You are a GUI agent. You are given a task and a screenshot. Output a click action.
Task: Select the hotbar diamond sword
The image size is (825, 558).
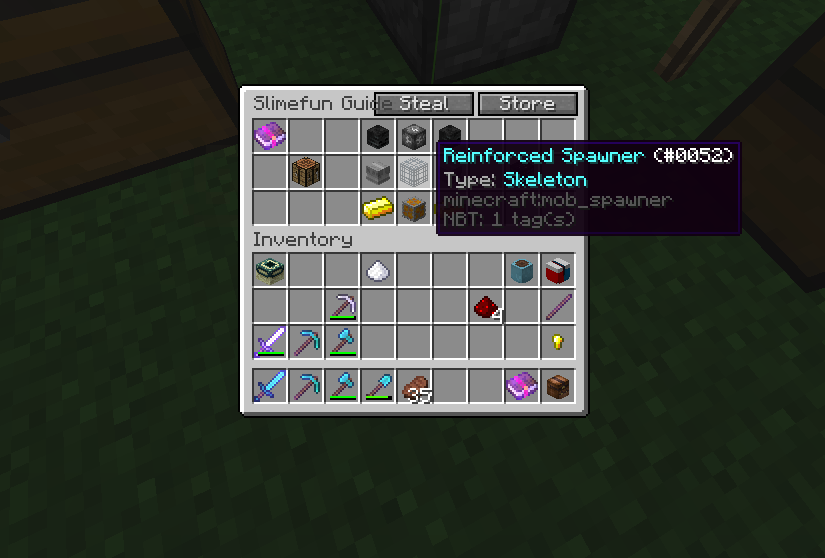270,385
